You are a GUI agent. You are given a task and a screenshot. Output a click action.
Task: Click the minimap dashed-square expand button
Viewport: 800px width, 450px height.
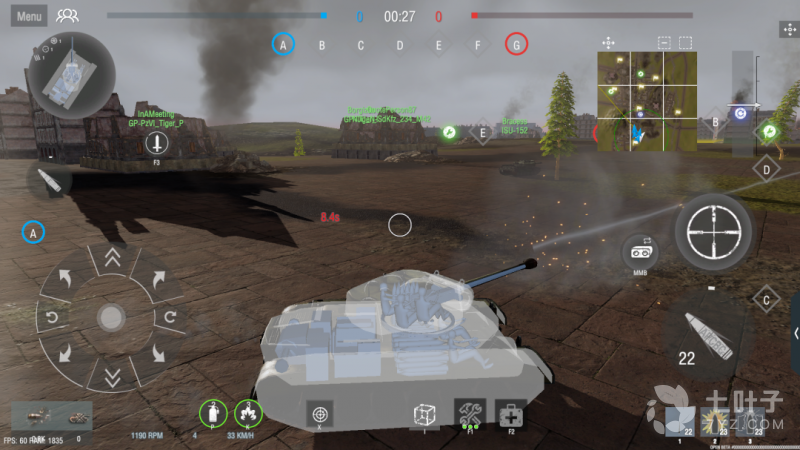pyautogui.click(x=686, y=43)
